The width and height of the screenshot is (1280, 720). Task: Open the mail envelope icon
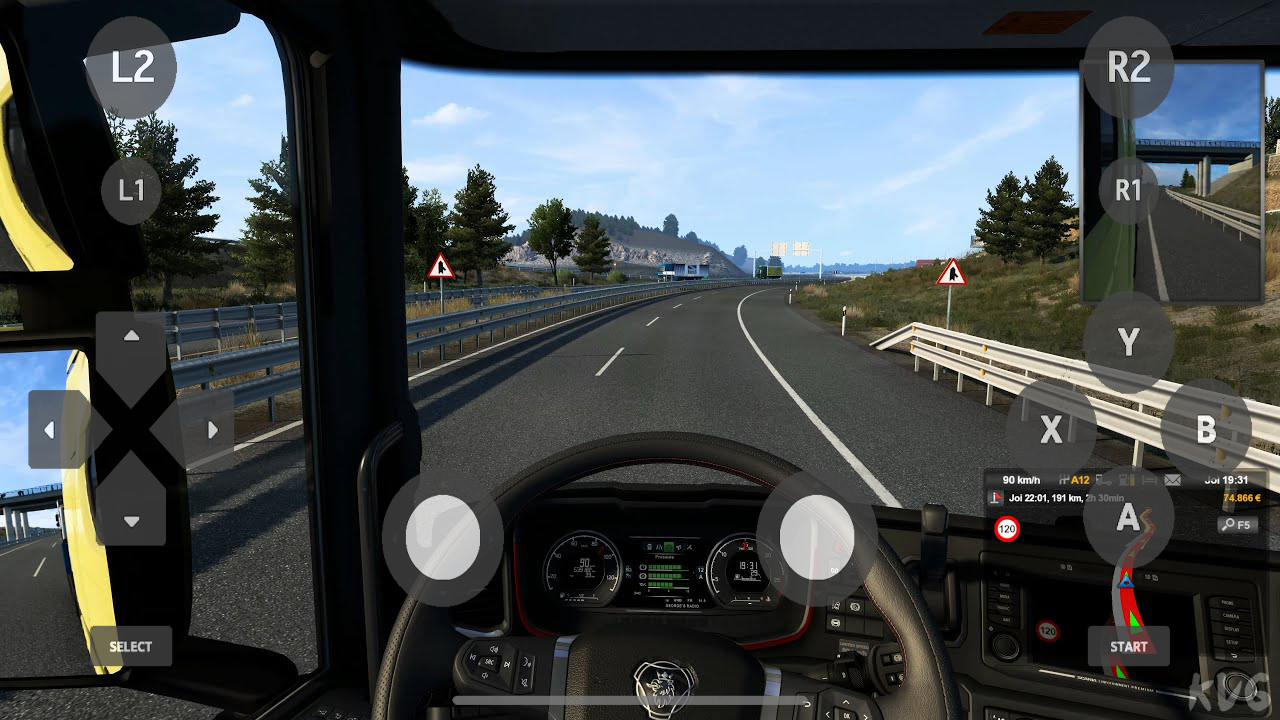tap(1172, 481)
